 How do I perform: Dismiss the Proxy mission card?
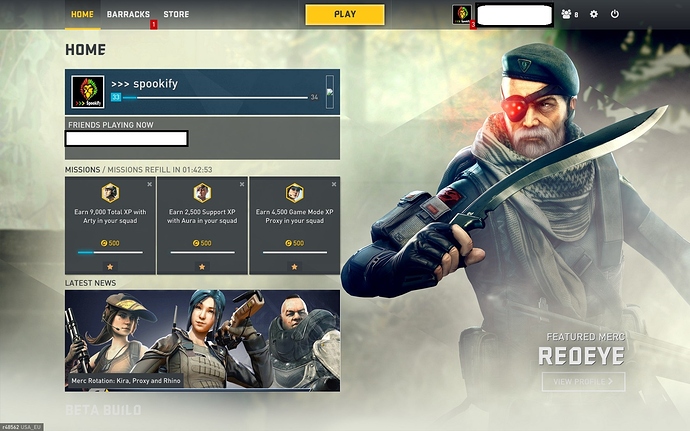pos(334,185)
